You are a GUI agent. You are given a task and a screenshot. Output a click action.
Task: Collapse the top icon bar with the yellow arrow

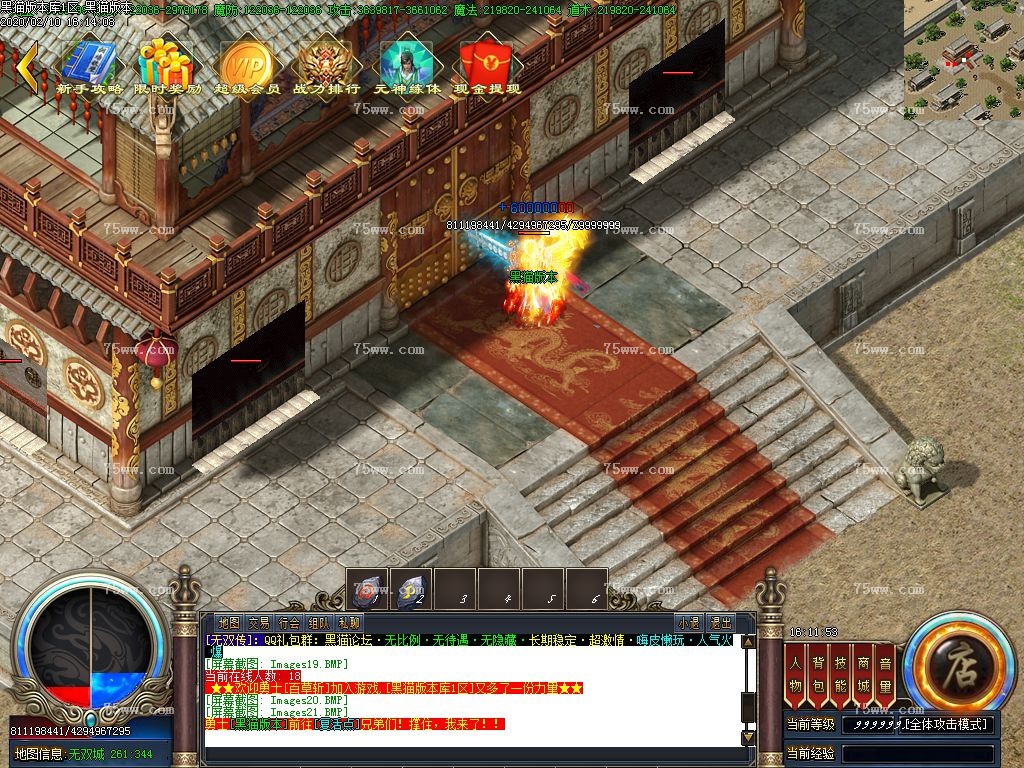[27, 66]
